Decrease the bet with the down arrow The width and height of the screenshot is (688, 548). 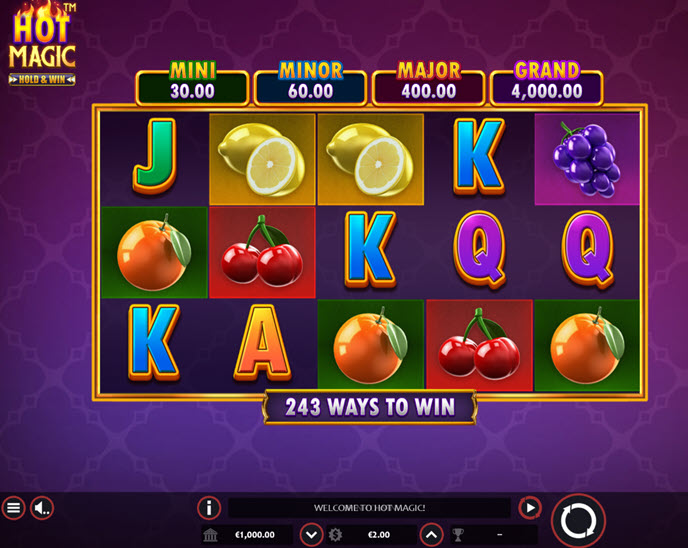point(311,535)
